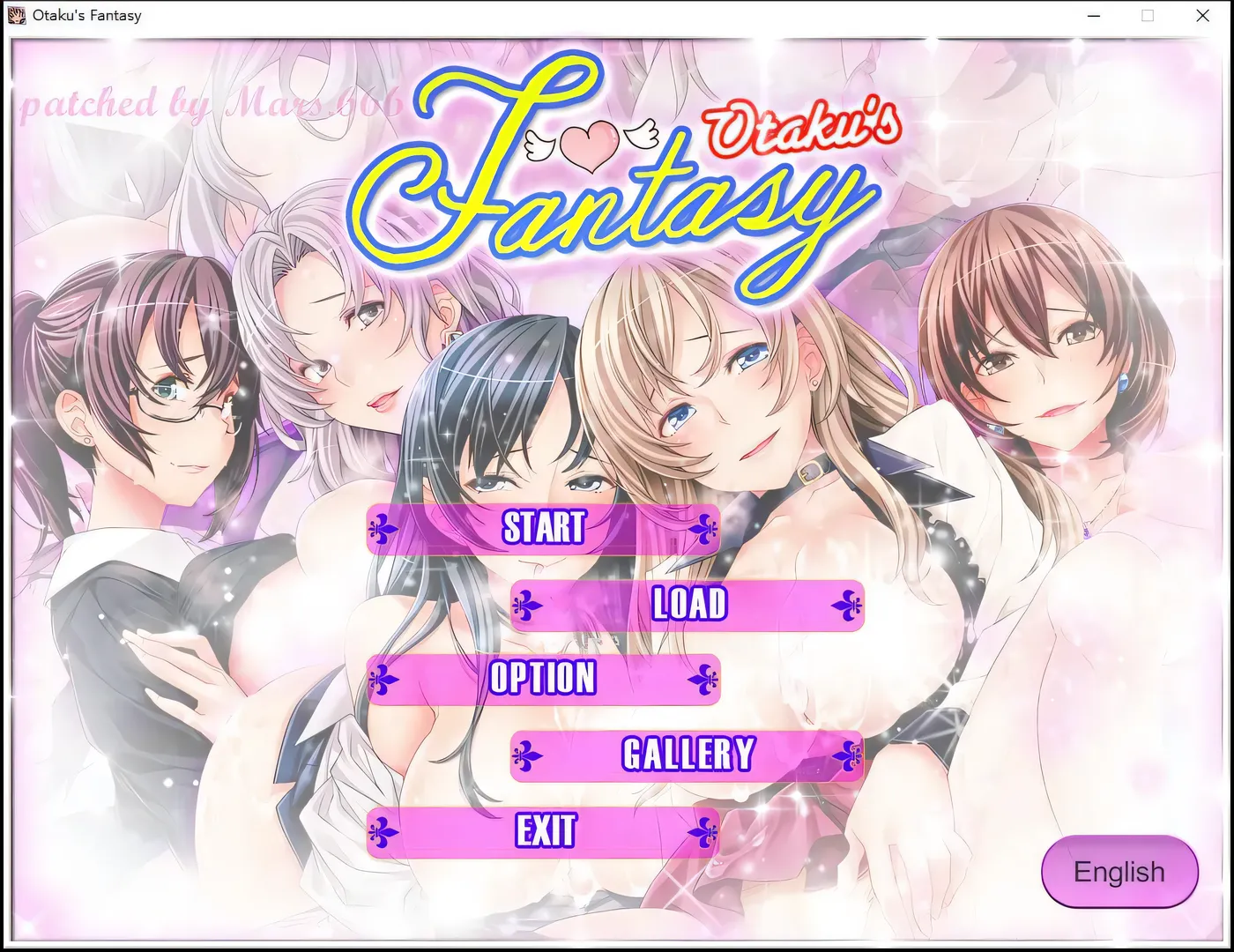Click the 'patched by Mars.666' watermark
The image size is (1234, 952).
[212, 104]
